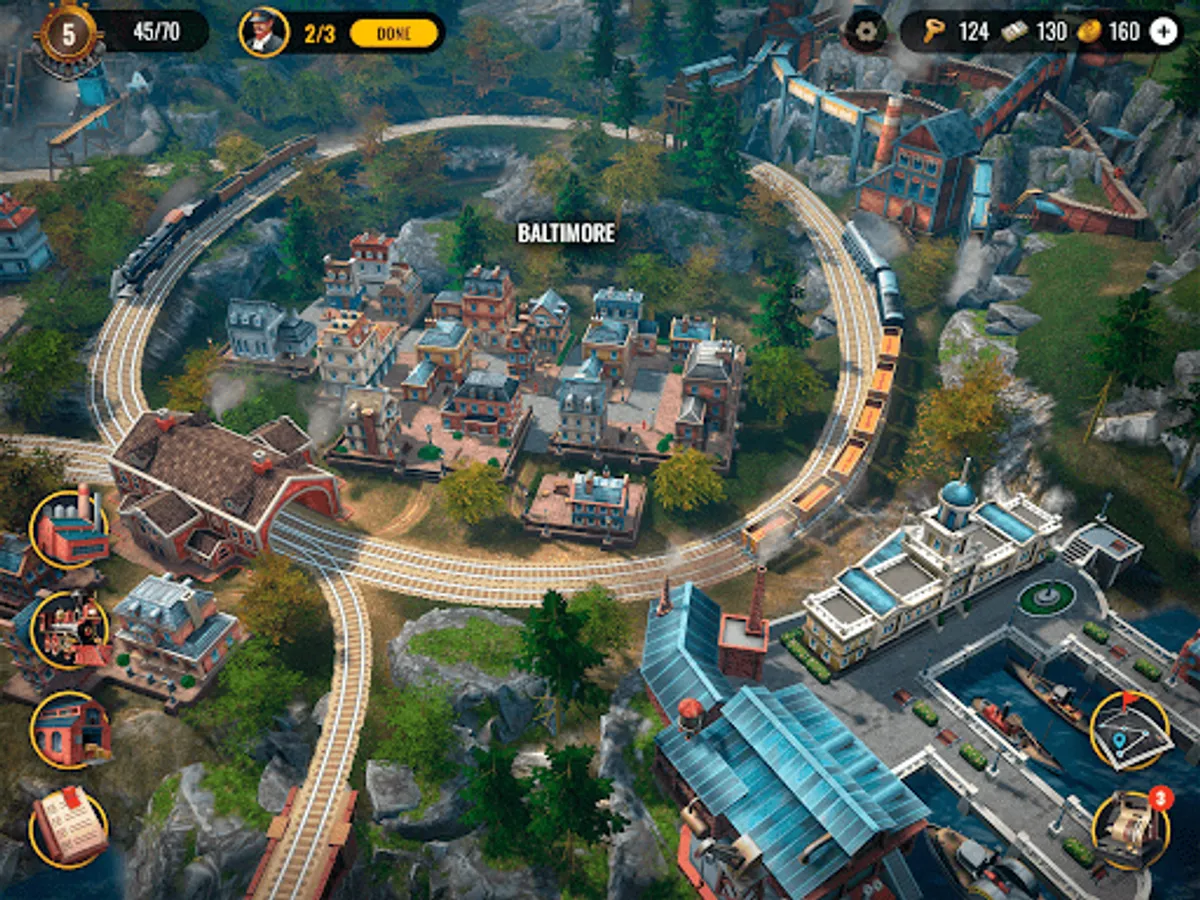Open the settings gear icon

(x=865, y=31)
